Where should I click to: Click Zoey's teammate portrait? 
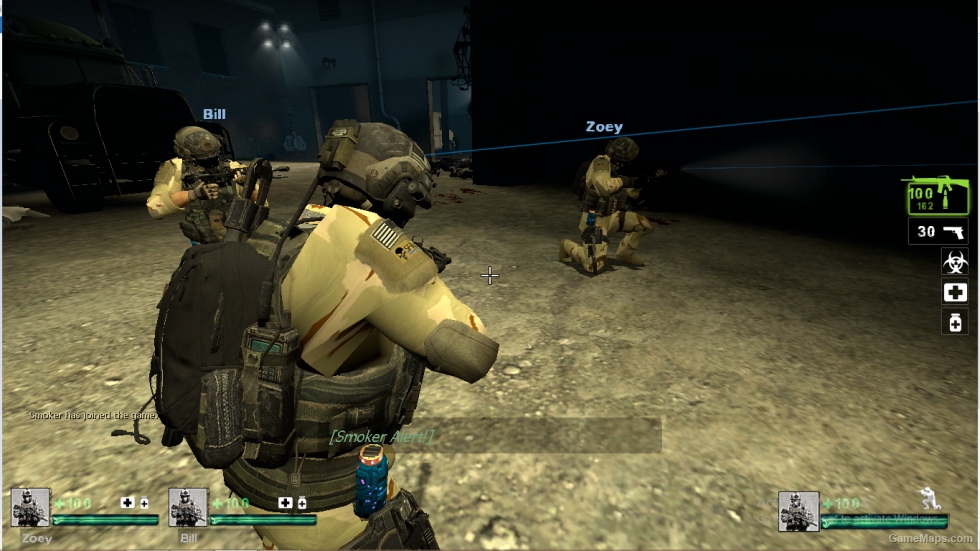tap(30, 507)
